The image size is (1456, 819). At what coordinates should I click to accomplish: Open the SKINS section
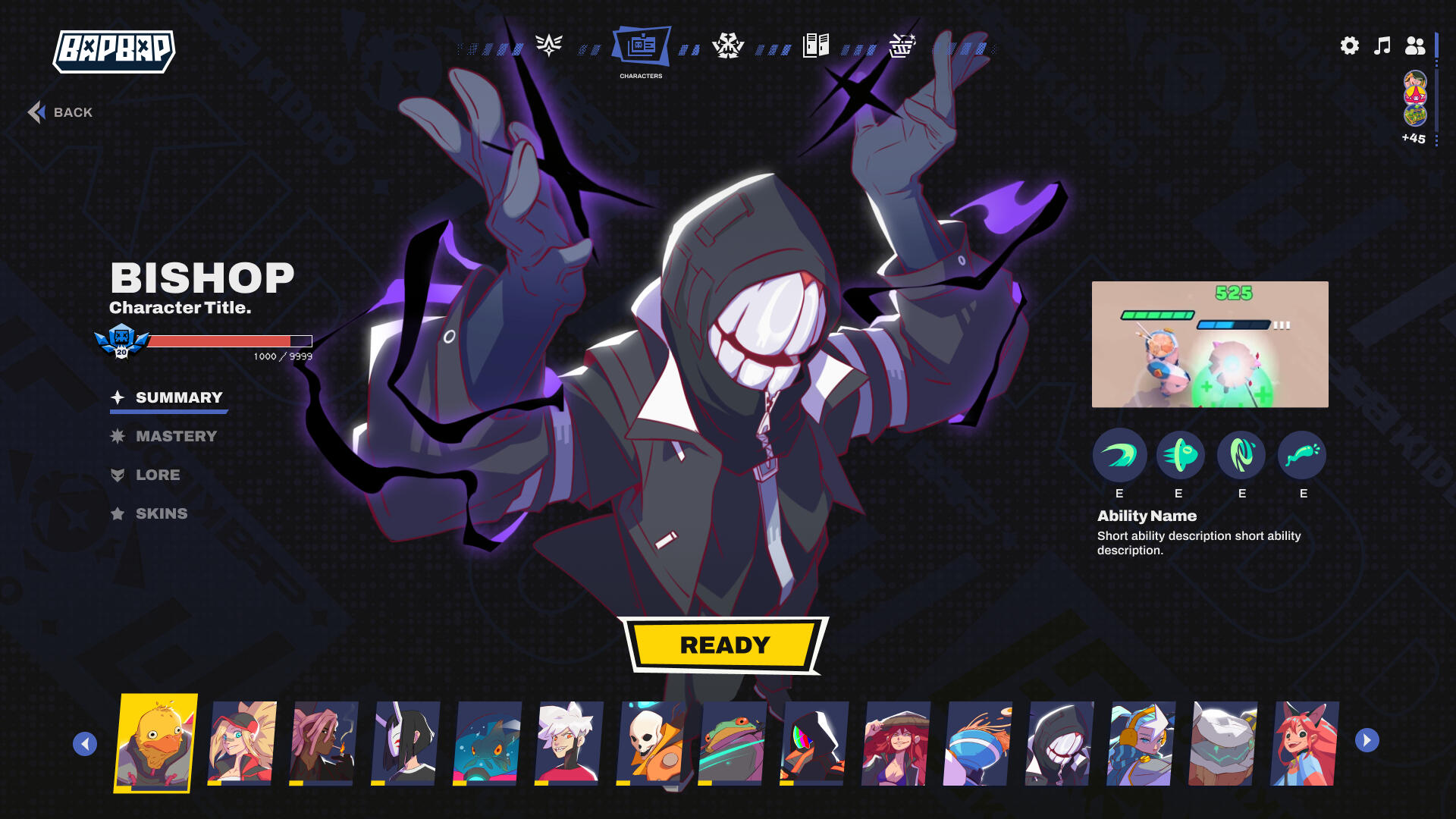(162, 513)
